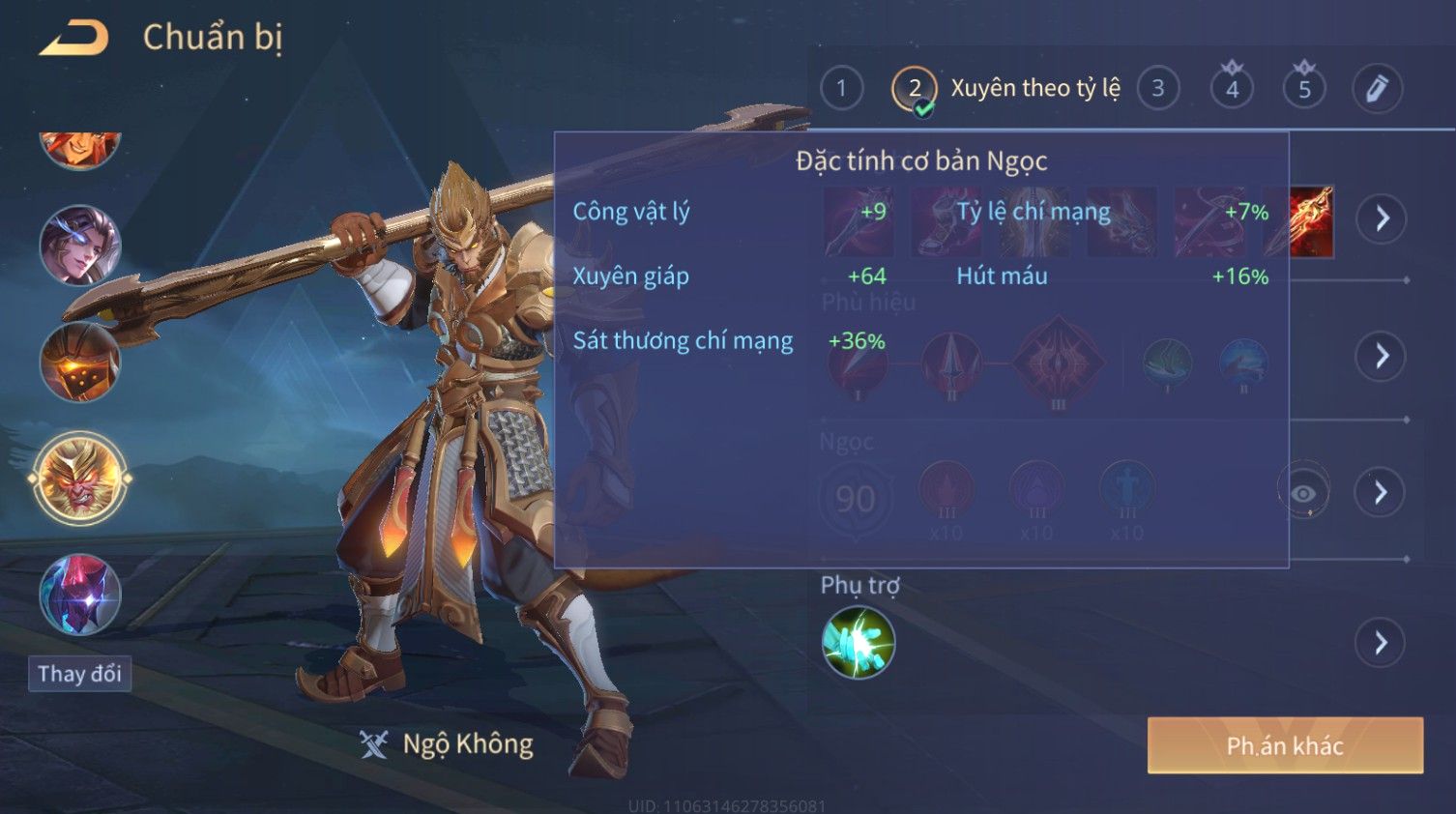
Task: Click the Ph.án khác button
Action: pyautogui.click(x=1285, y=745)
